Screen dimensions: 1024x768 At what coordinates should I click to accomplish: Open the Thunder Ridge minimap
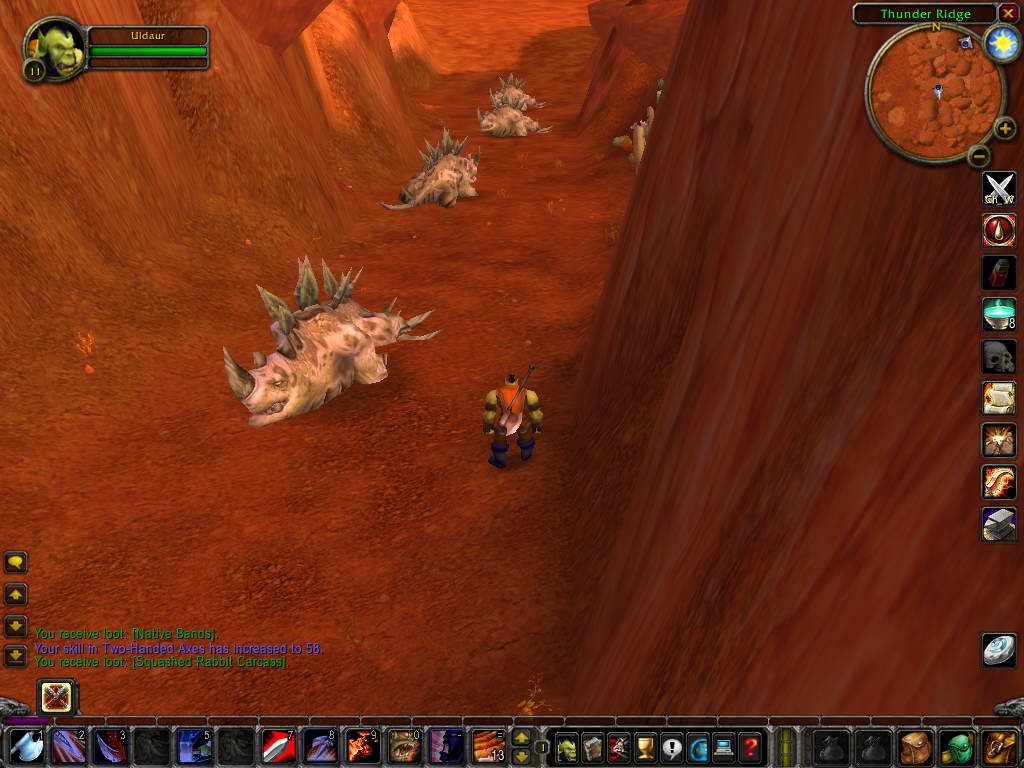click(935, 94)
